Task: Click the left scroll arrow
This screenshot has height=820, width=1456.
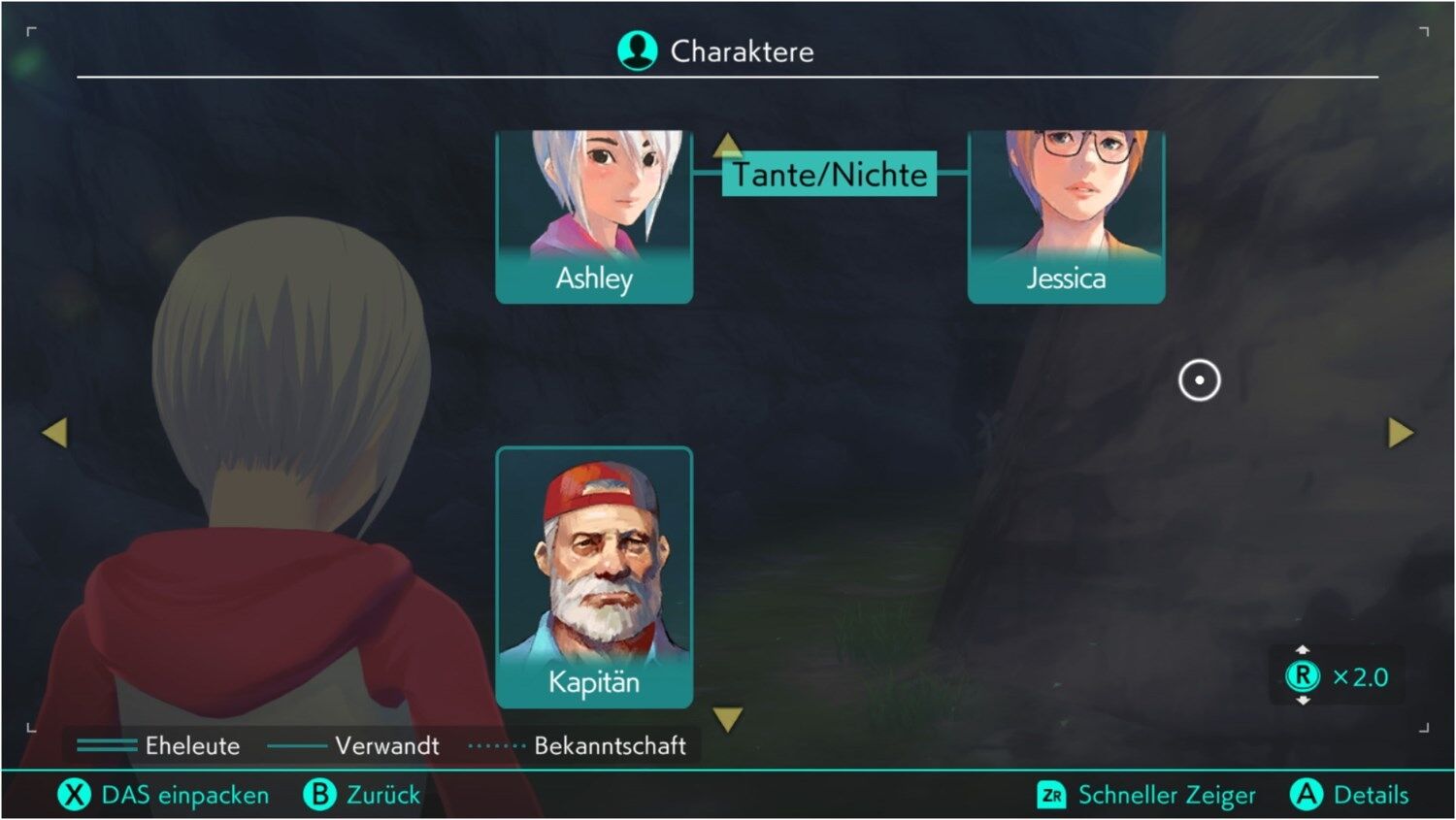Action: [55, 433]
